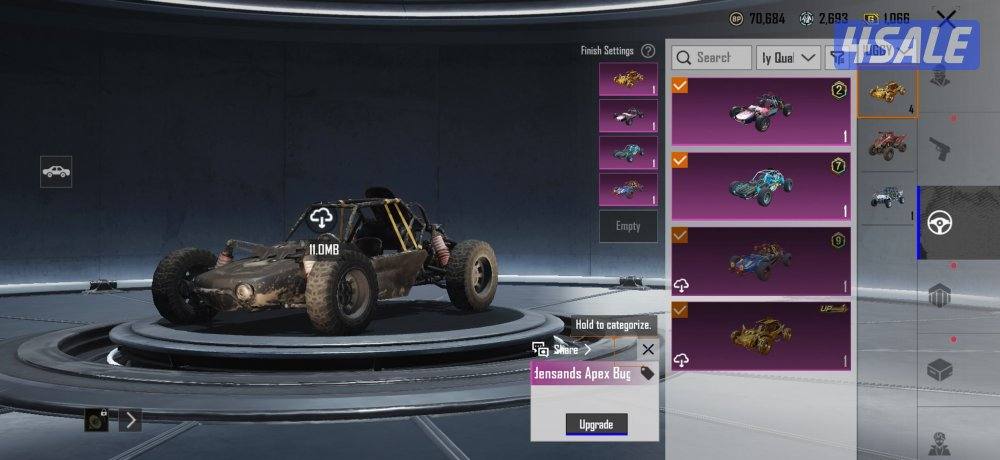Select the golden buggy skin in list

pyautogui.click(x=761, y=336)
